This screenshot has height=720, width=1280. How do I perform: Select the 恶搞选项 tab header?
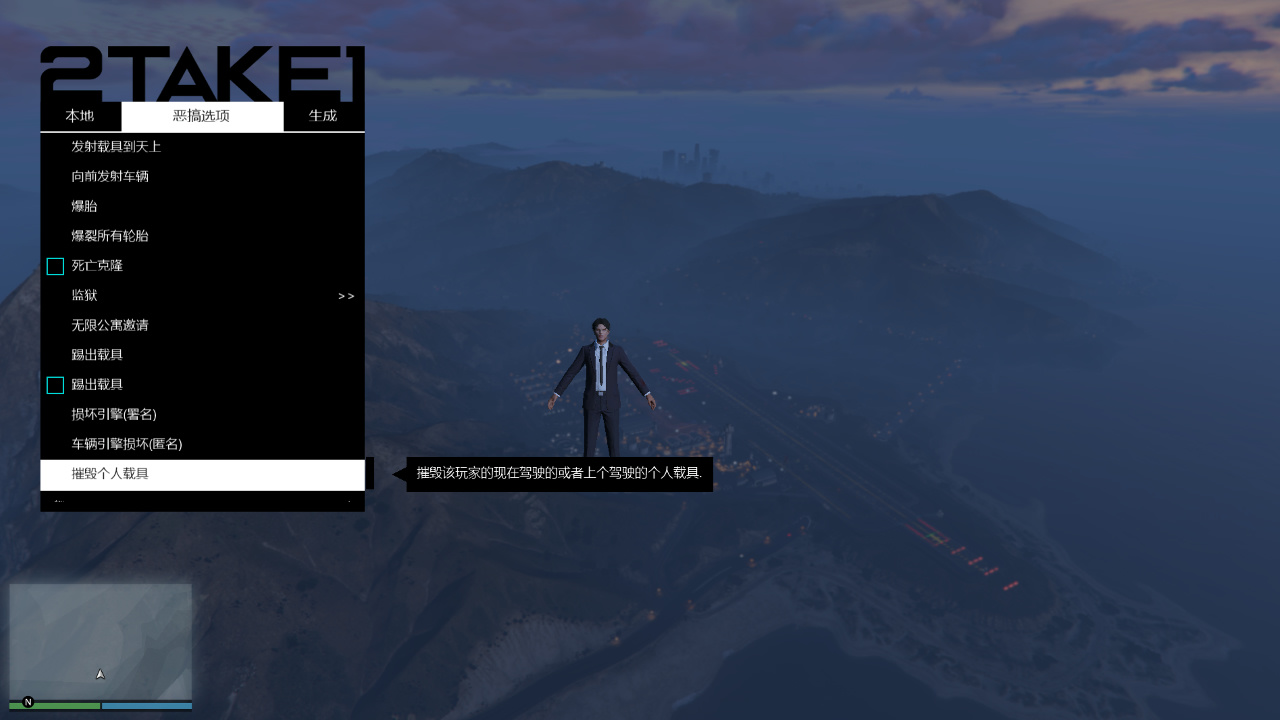click(202, 116)
